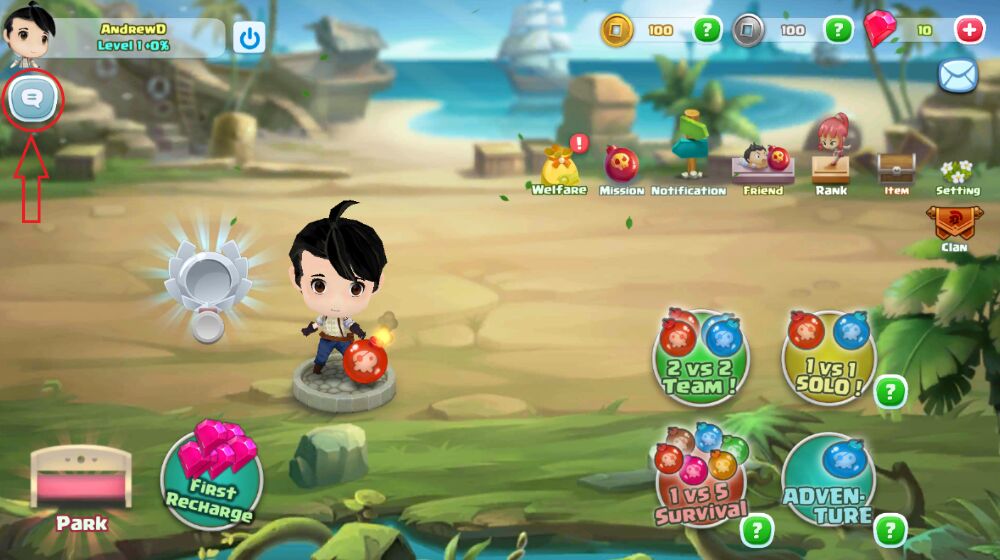Open the Friend list
The width and height of the screenshot is (1000, 560).
pyautogui.click(x=764, y=165)
